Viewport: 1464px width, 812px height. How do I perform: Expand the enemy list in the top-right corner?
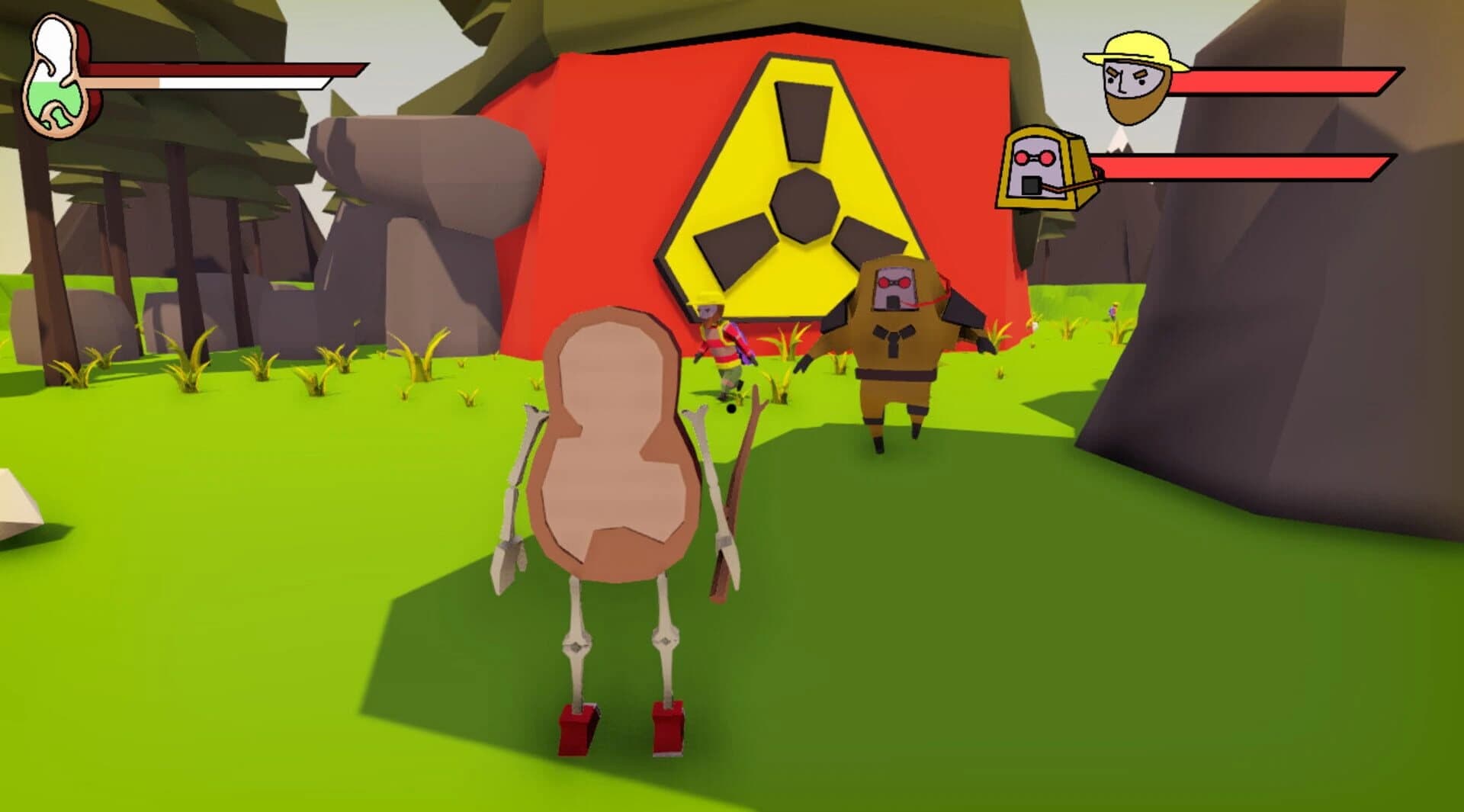[x=1220, y=122]
